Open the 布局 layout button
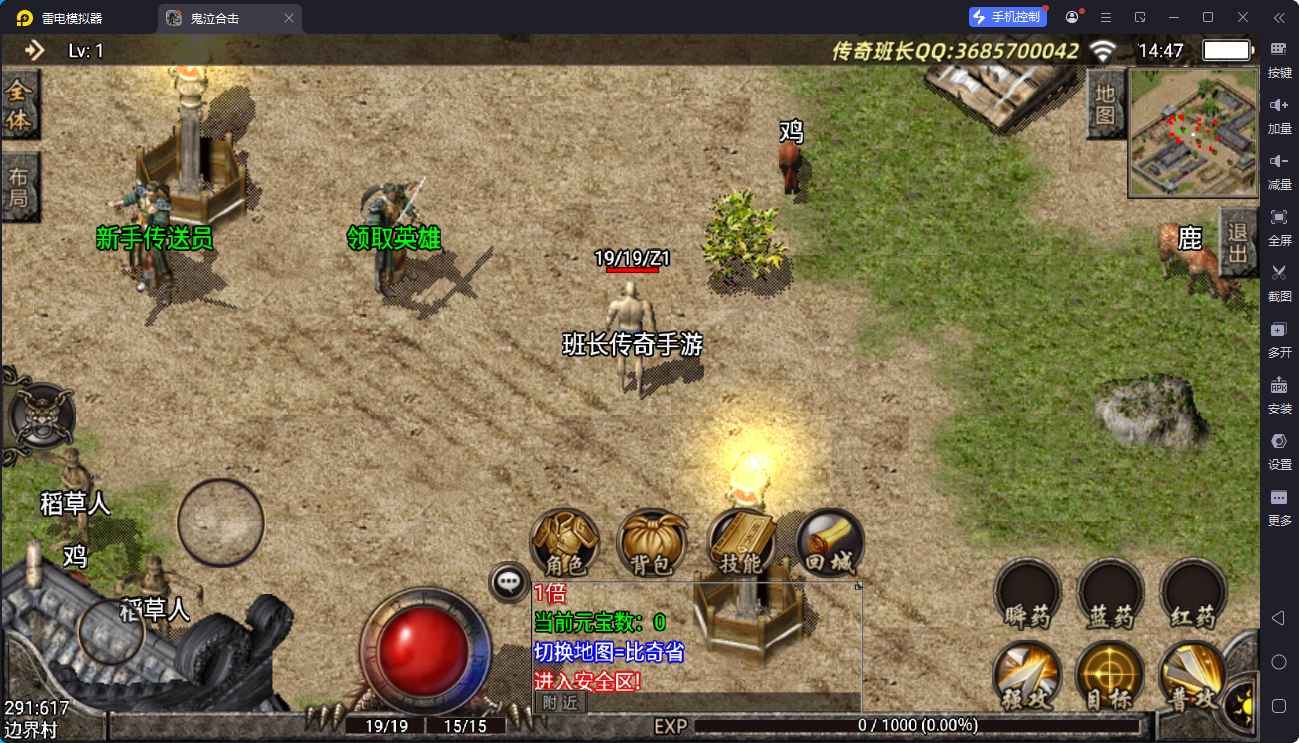The width and height of the screenshot is (1299, 743). [x=19, y=186]
